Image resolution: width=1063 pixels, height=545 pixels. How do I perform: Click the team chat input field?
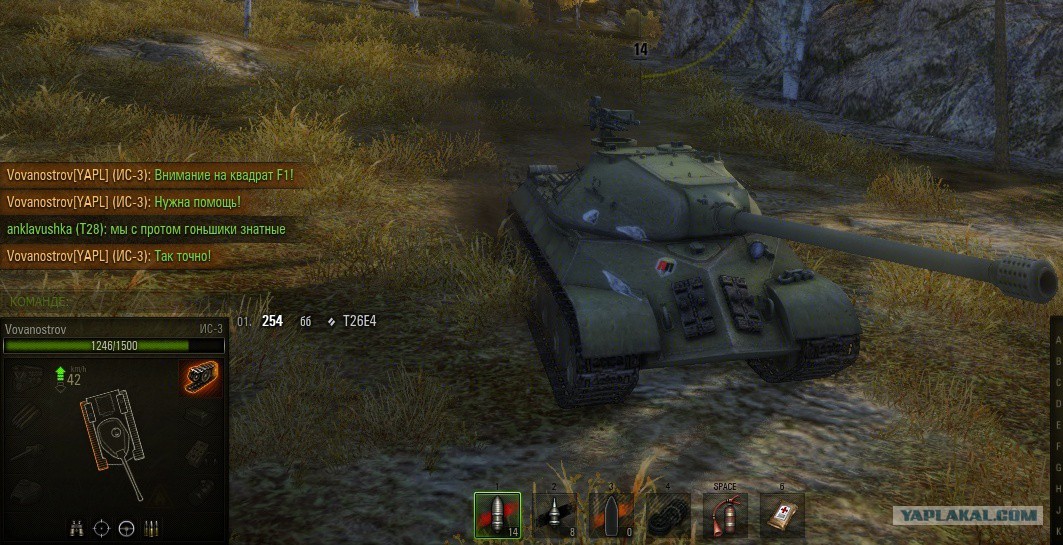click(x=115, y=300)
